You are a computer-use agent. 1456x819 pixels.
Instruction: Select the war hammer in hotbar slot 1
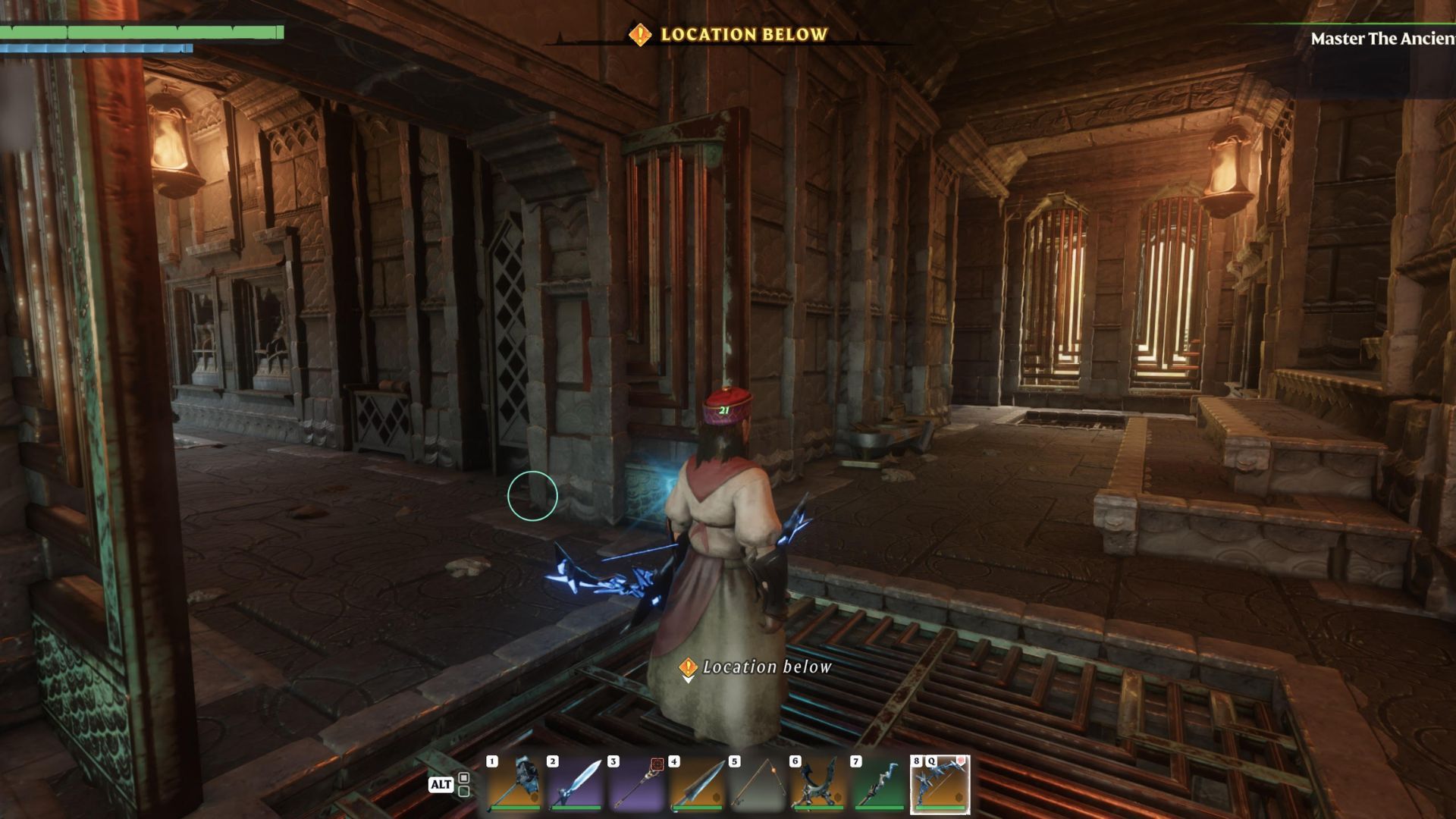pyautogui.click(x=515, y=784)
